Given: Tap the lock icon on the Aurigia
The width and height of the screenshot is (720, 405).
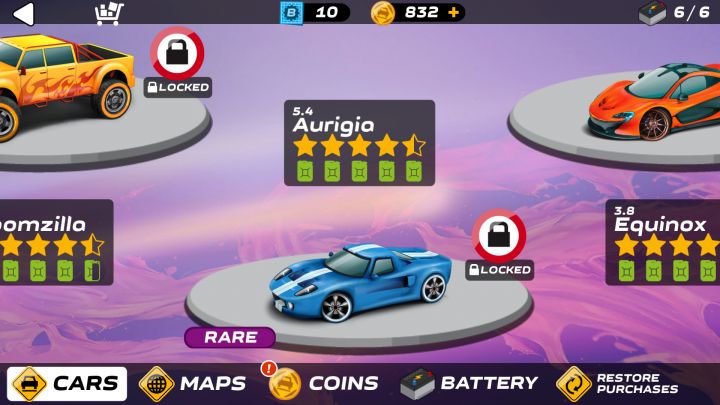Looking at the screenshot, I should [499, 236].
